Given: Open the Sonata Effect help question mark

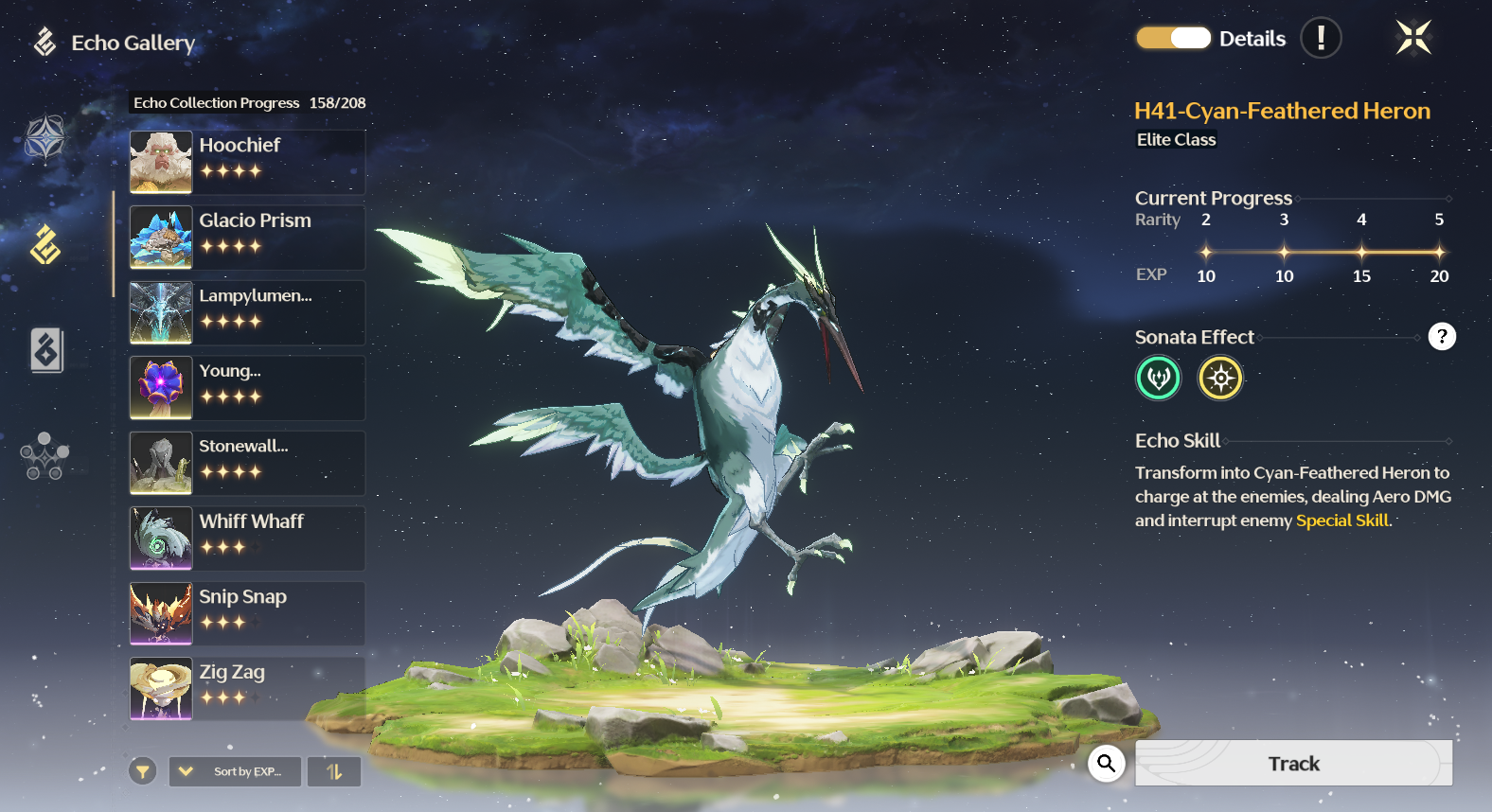Looking at the screenshot, I should click(x=1442, y=336).
